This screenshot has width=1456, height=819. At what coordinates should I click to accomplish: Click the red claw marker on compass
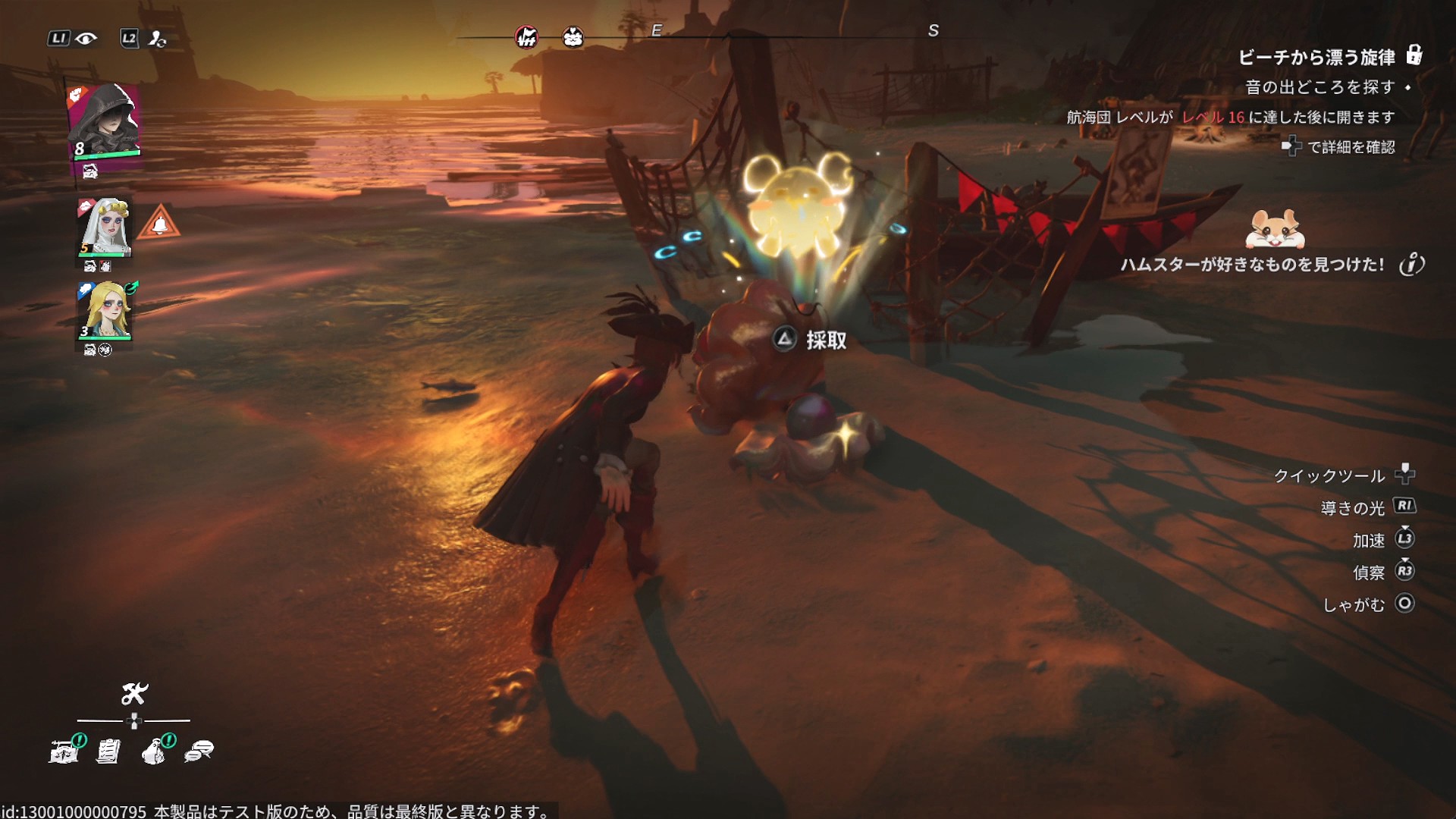pyautogui.click(x=526, y=36)
